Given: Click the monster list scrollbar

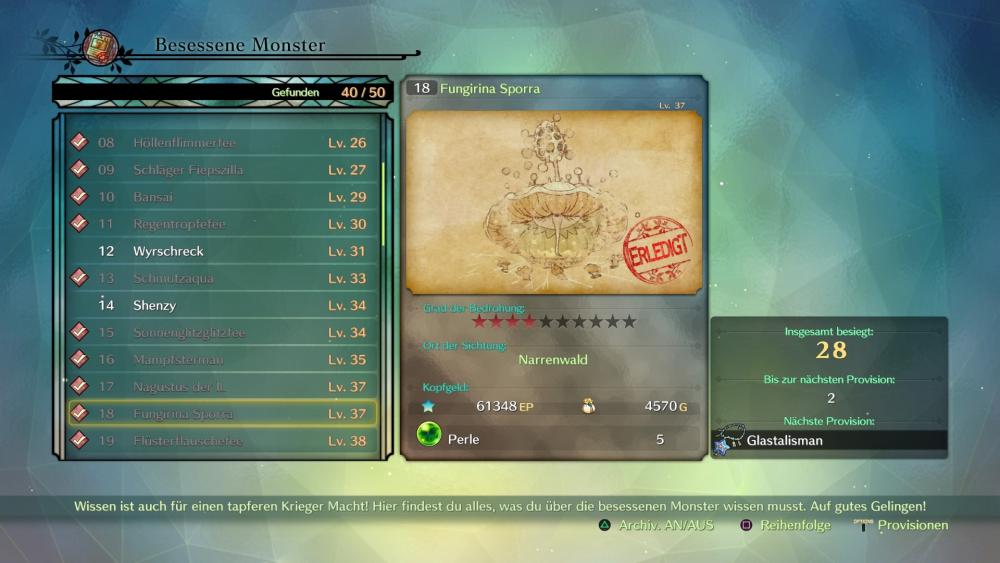Looking at the screenshot, I should pos(383,200).
